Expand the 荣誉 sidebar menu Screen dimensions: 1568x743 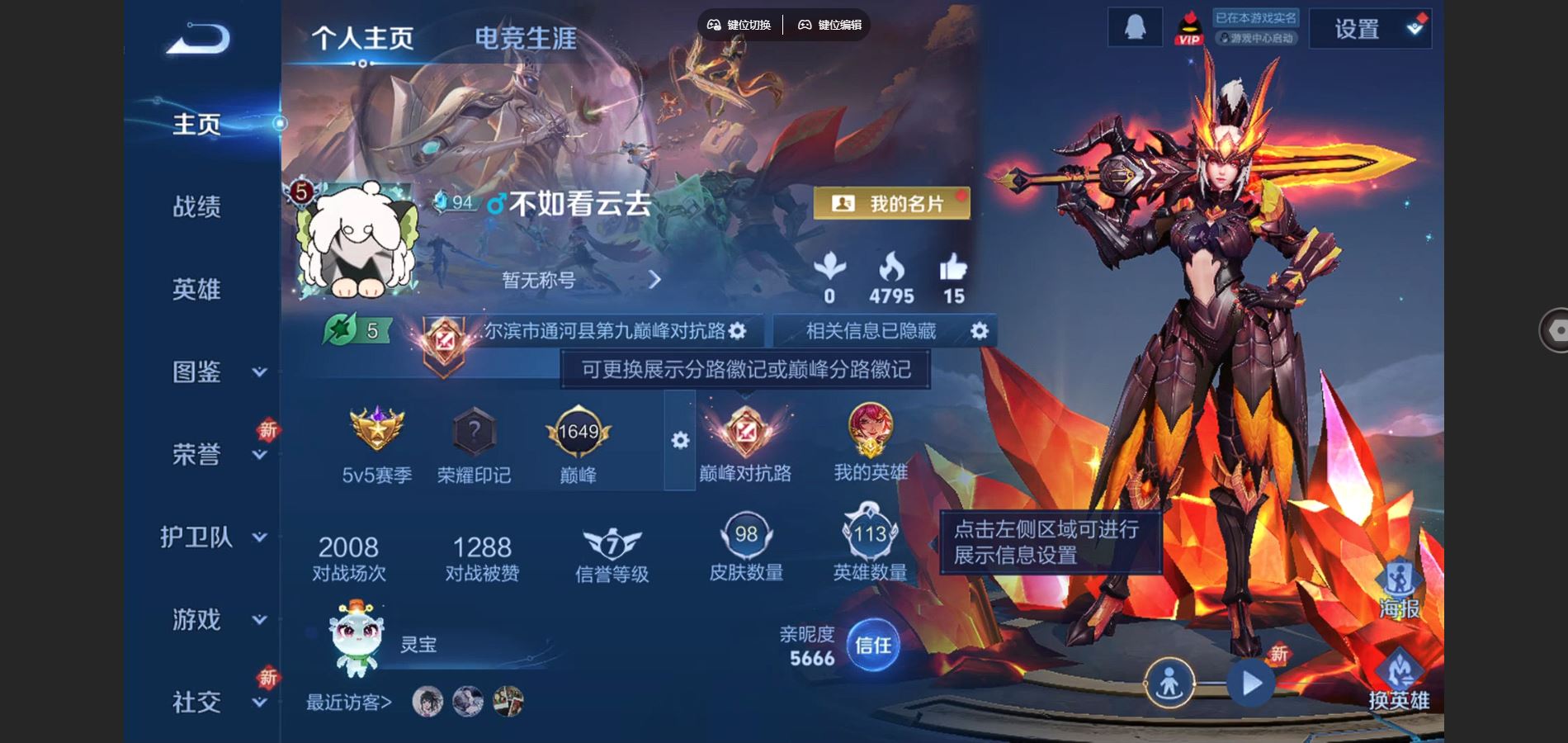[x=215, y=454]
